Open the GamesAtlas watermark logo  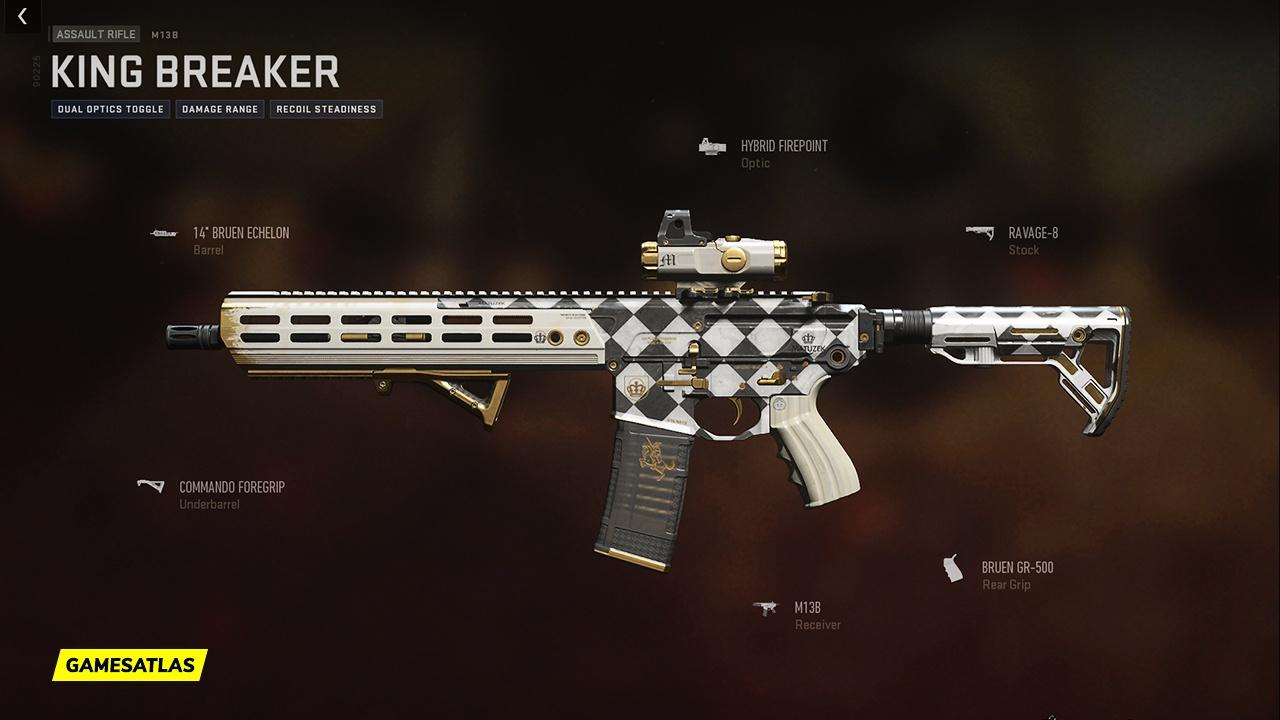(x=130, y=664)
